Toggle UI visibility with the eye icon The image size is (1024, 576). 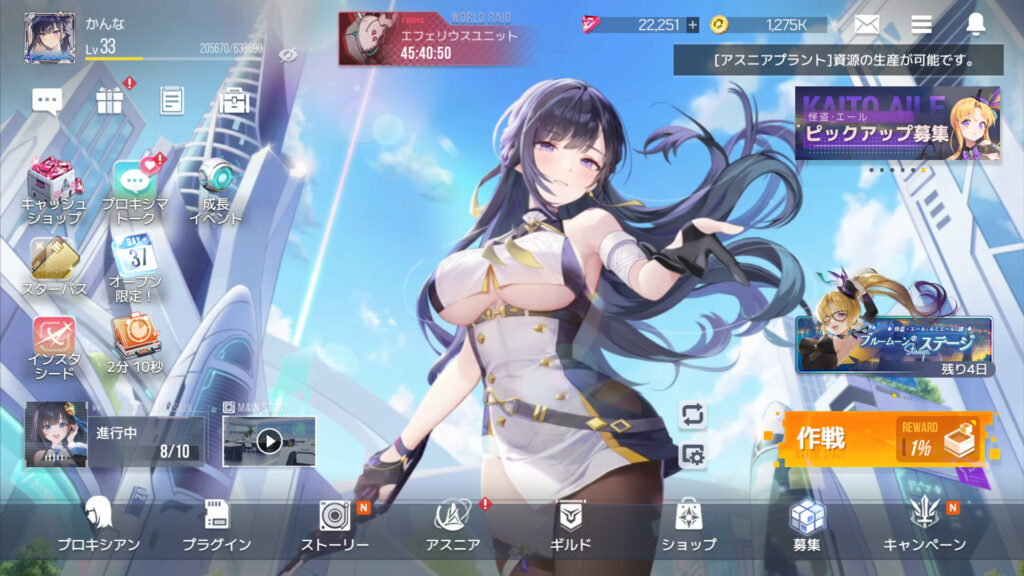click(289, 54)
